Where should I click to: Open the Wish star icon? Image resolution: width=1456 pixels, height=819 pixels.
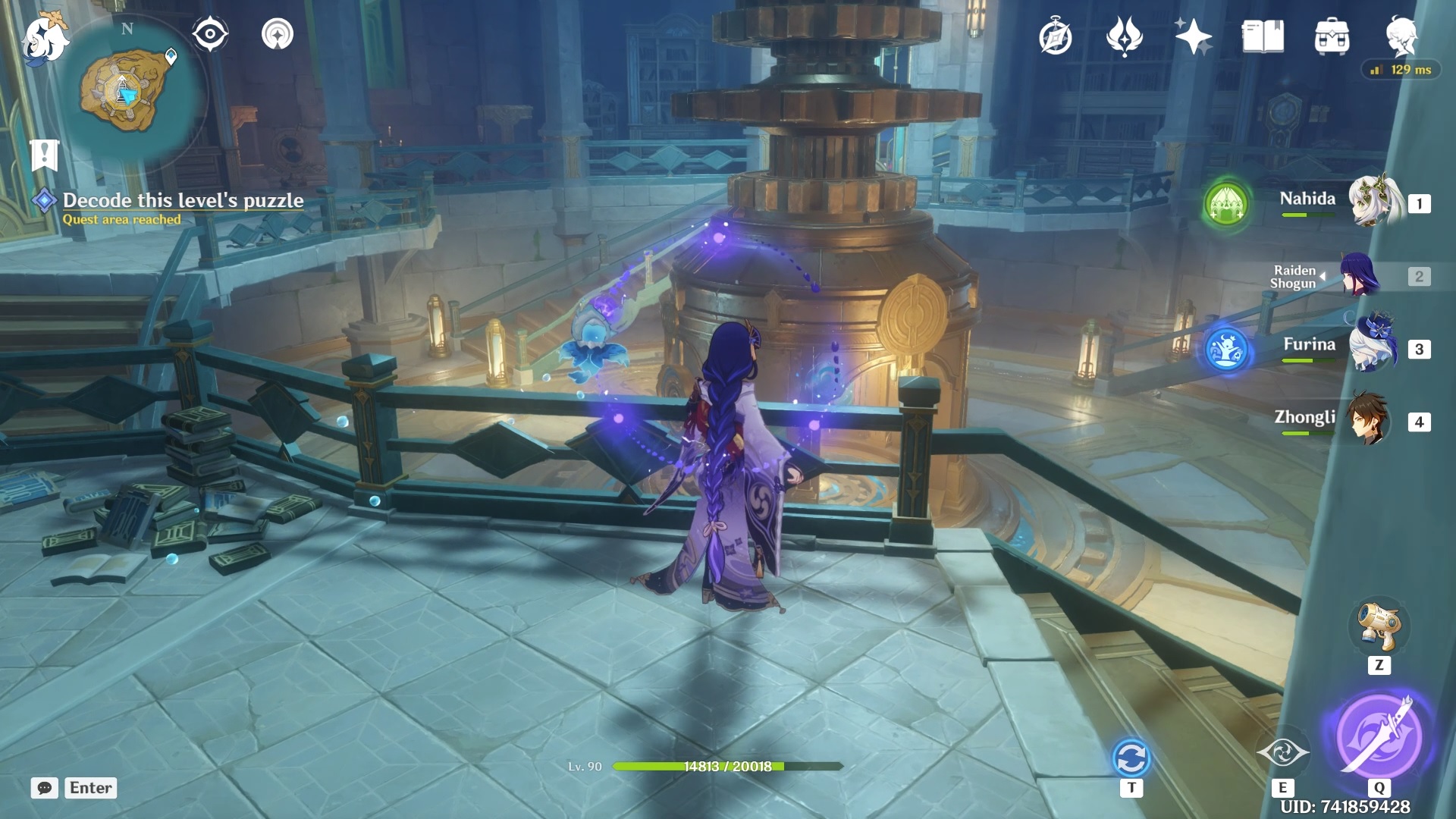click(1193, 36)
